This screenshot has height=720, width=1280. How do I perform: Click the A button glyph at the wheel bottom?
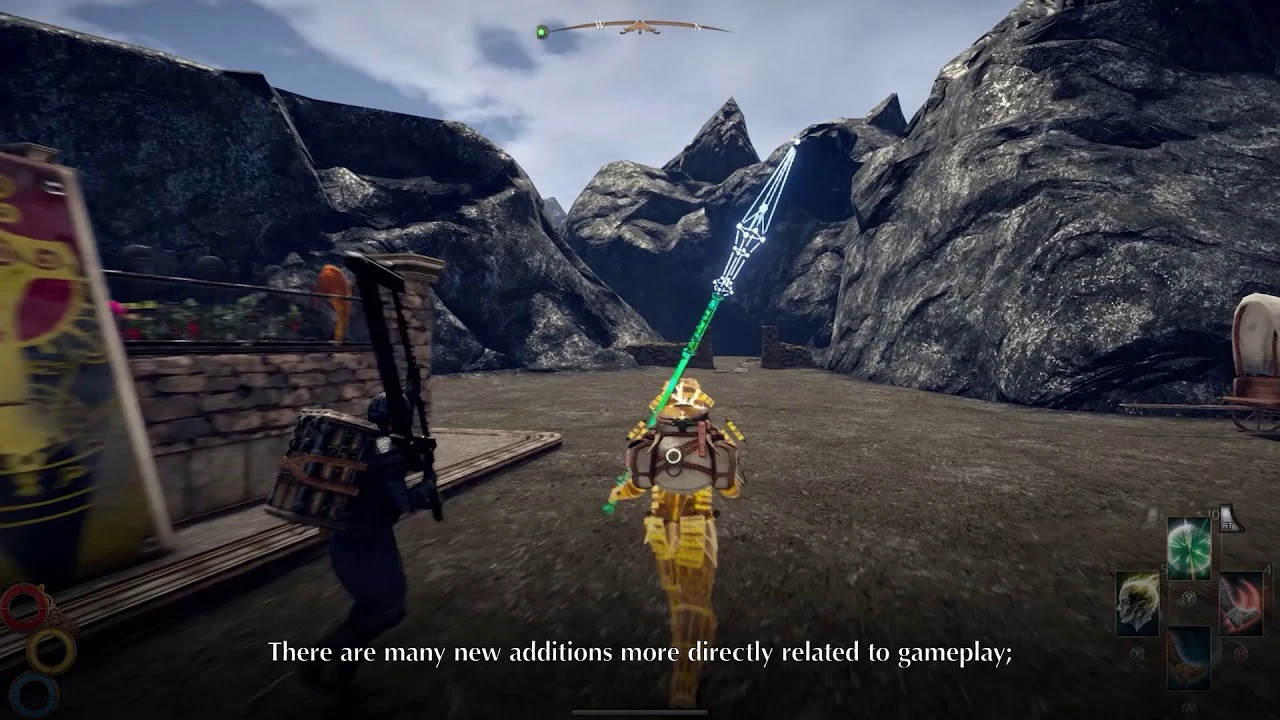(1188, 706)
